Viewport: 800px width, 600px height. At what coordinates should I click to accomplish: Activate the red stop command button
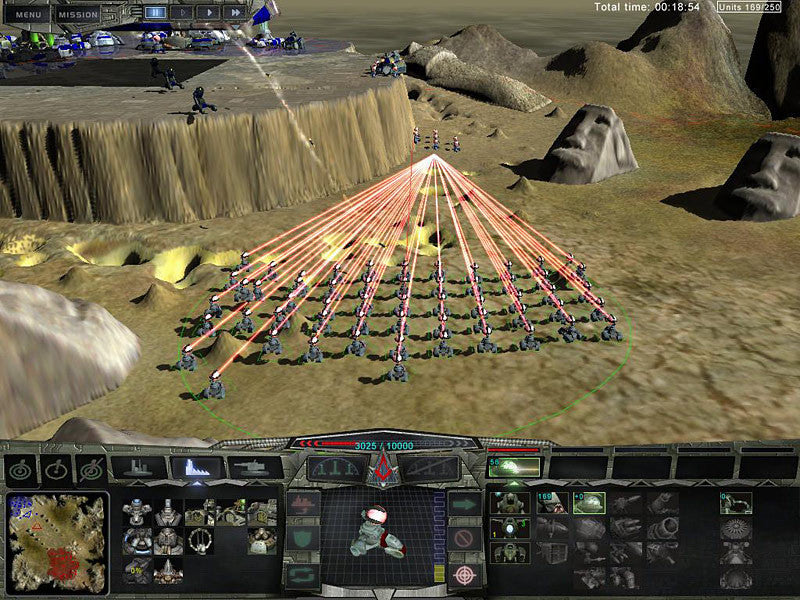[x=462, y=539]
